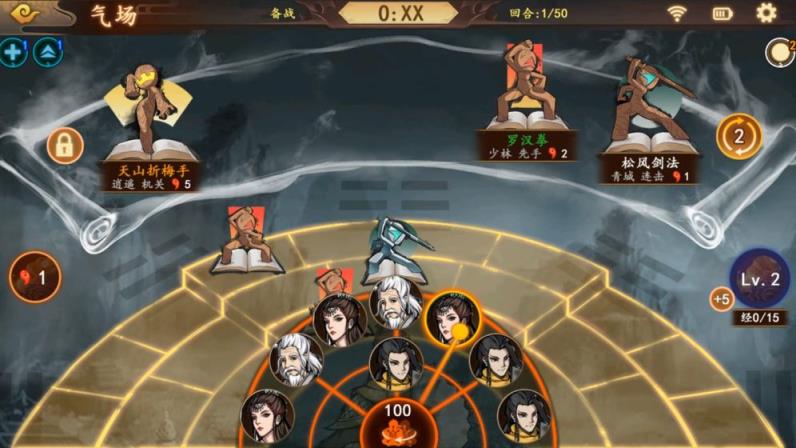The height and width of the screenshot is (448, 796).
Task: Refresh the shop with the circular arrows button
Action: (x=739, y=136)
